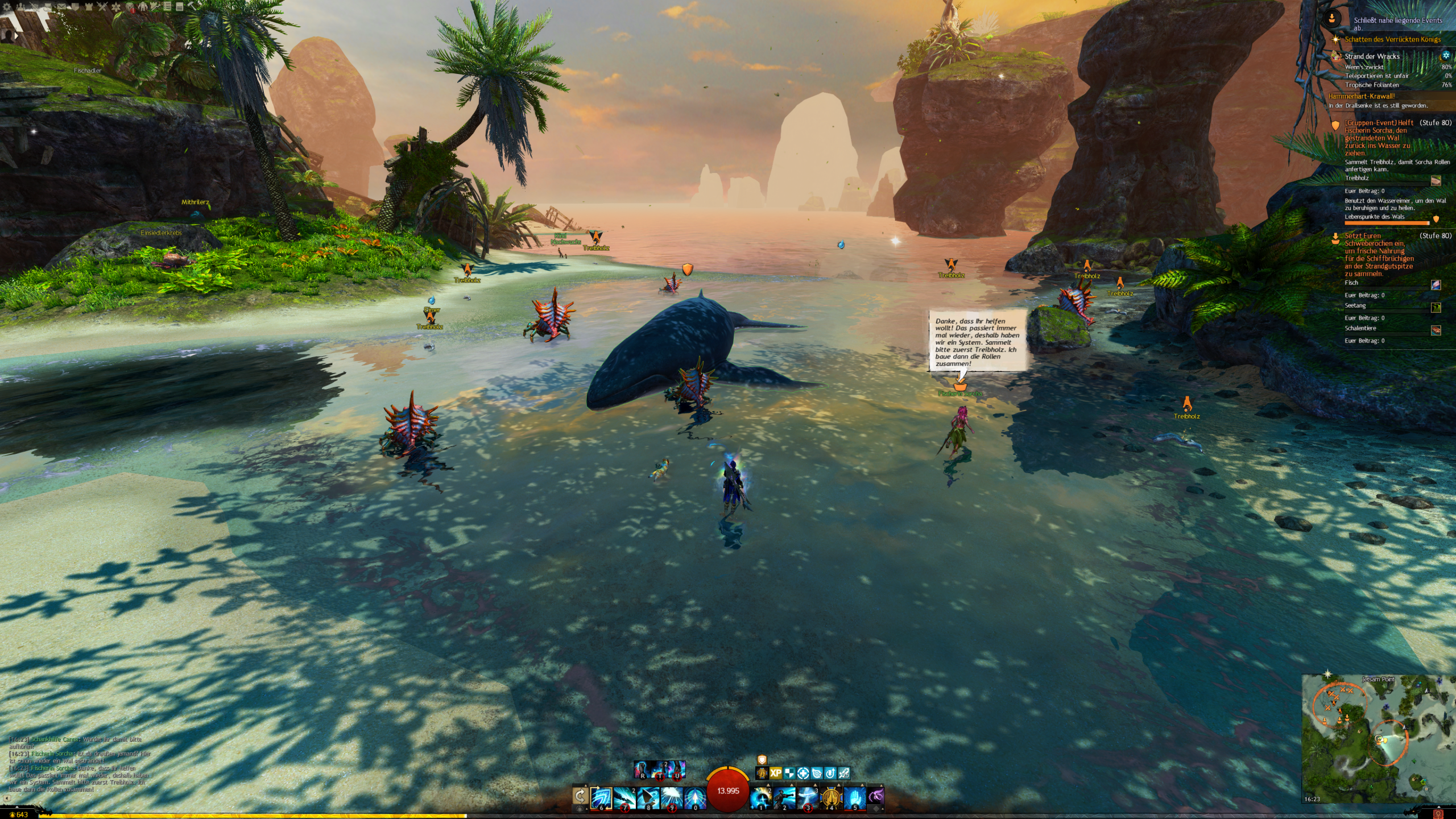Open the crossed swords PvP icon

tap(102, 7)
